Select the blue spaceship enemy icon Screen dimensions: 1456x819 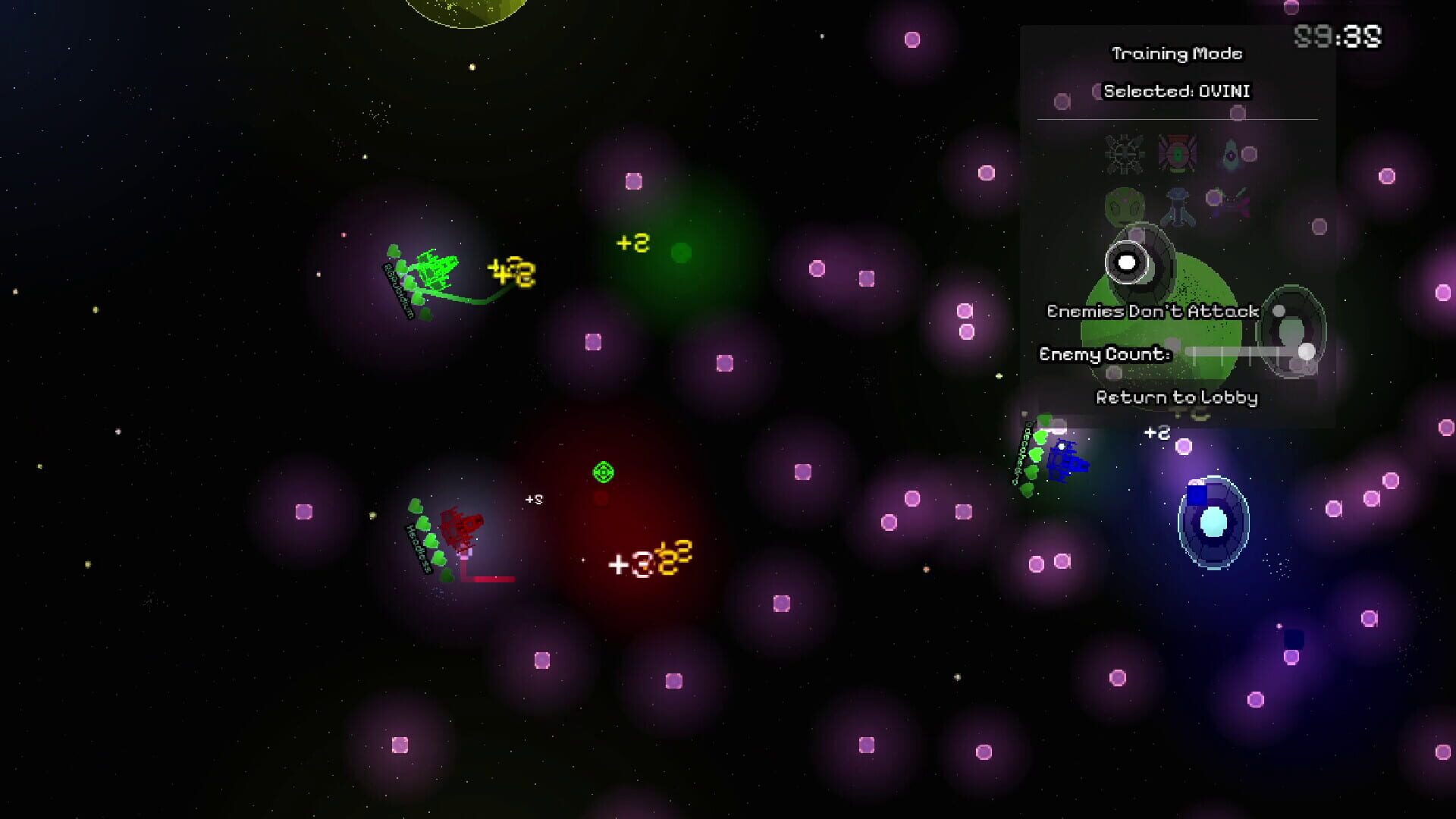[x=1176, y=203]
